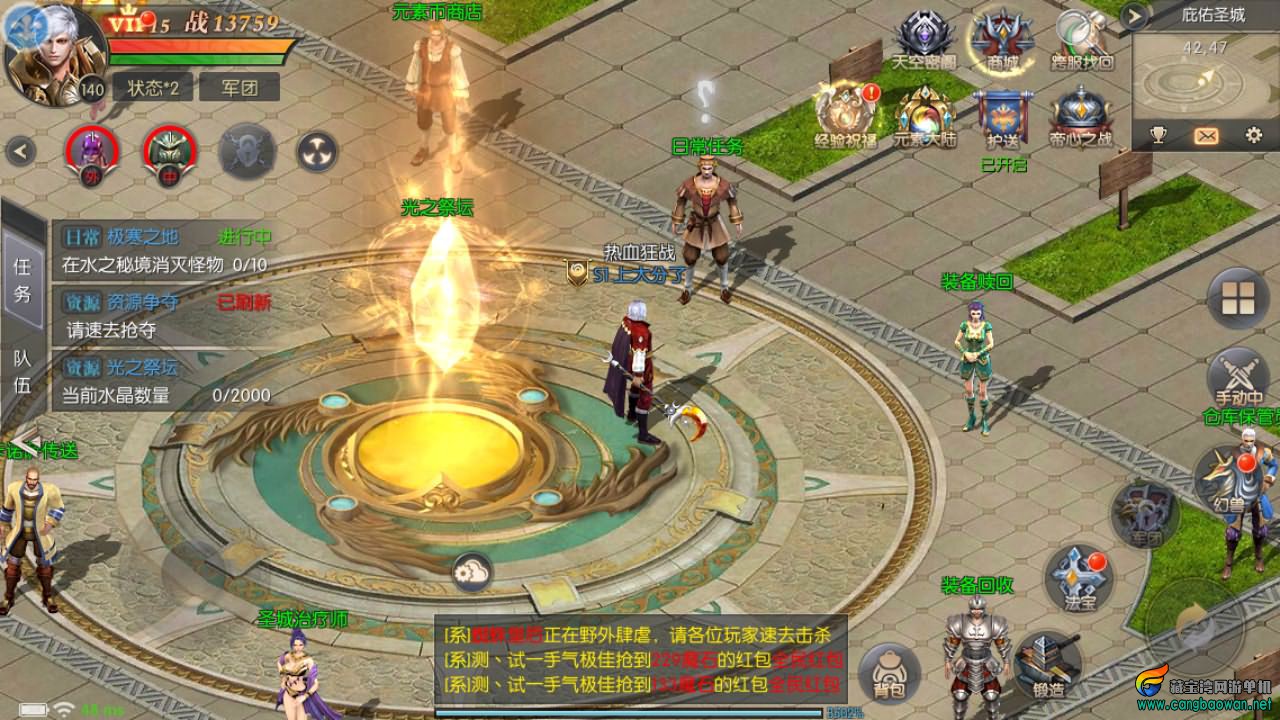This screenshot has height=720, width=1280.
Task: Open the 天空密阁 icon
Action: pyautogui.click(x=924, y=38)
